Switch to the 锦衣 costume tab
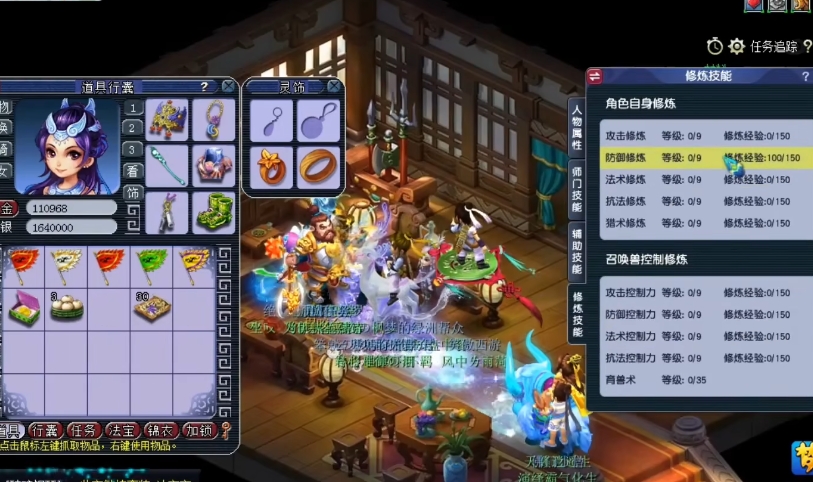 click(x=159, y=431)
